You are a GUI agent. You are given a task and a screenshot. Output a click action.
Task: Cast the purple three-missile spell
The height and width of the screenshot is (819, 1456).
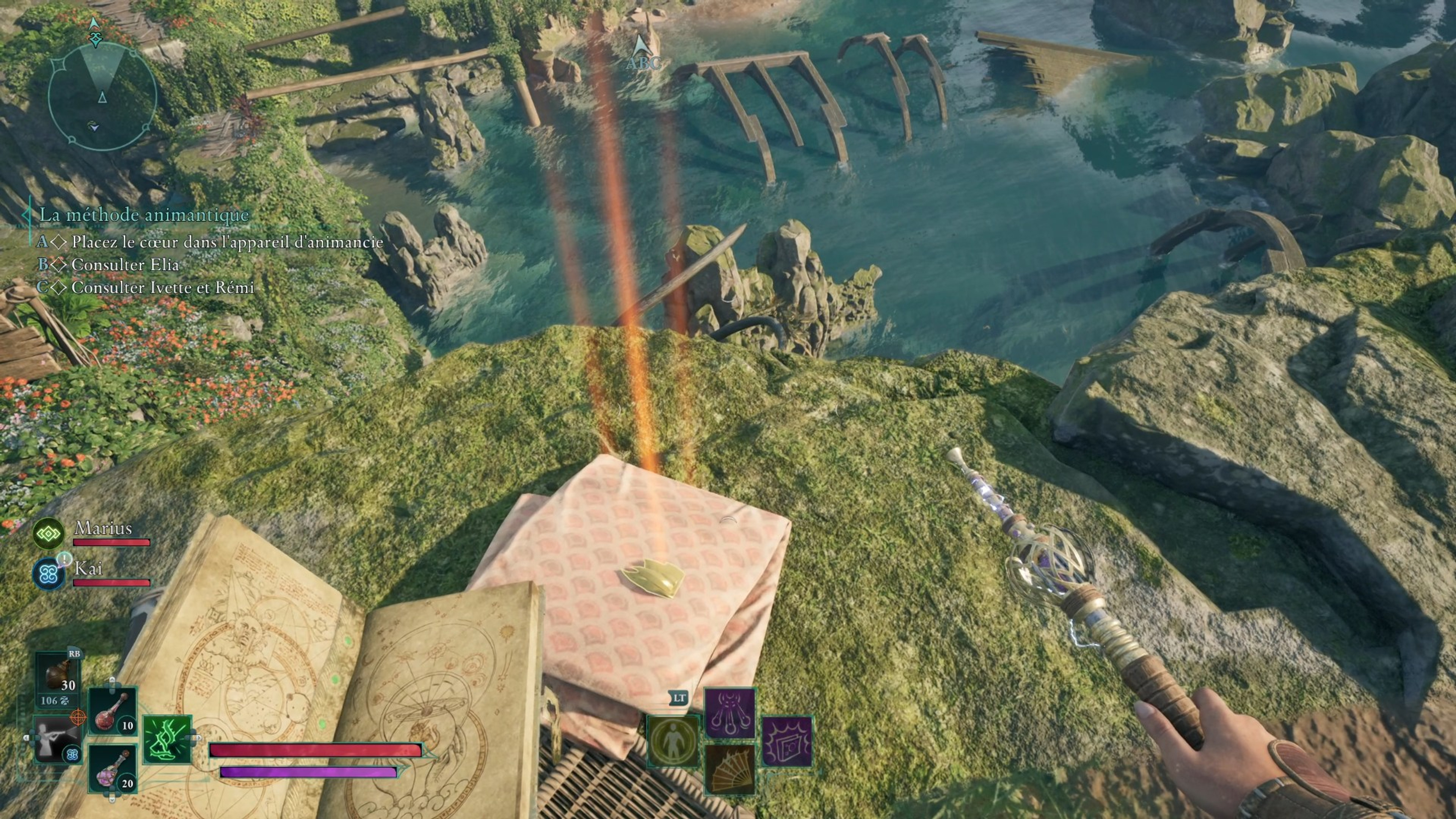point(730,713)
